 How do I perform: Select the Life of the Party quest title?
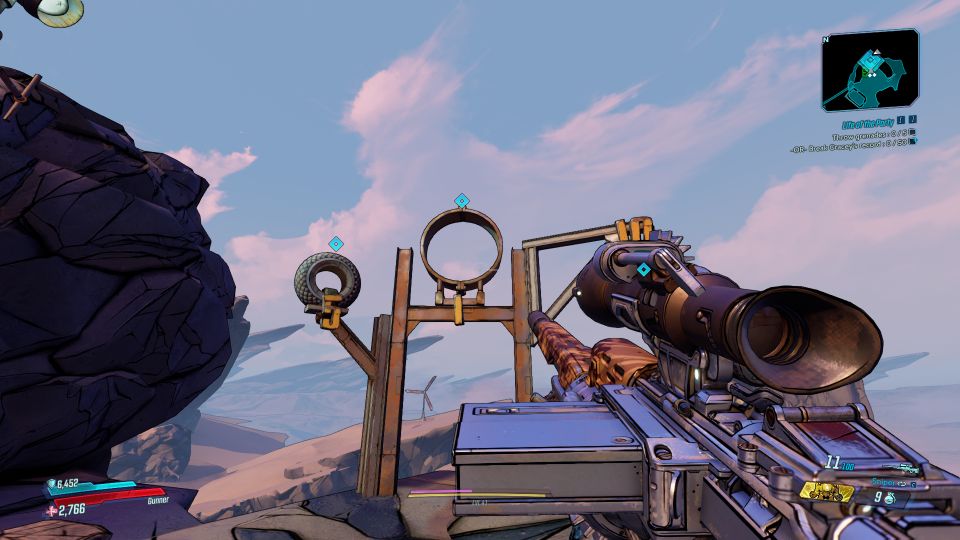[x=864, y=122]
